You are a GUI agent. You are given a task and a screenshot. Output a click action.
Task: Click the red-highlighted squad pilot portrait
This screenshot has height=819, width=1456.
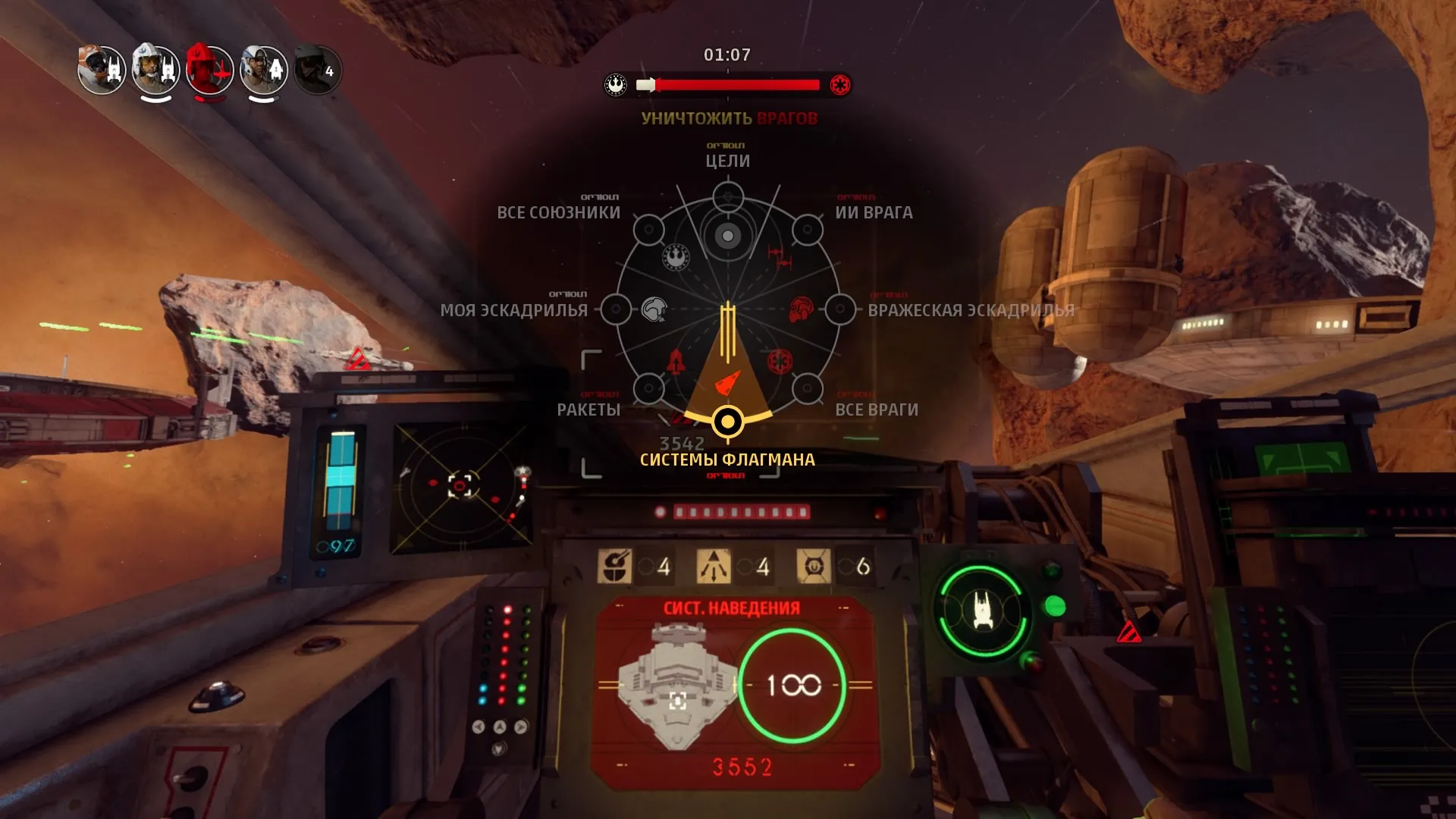(x=209, y=71)
